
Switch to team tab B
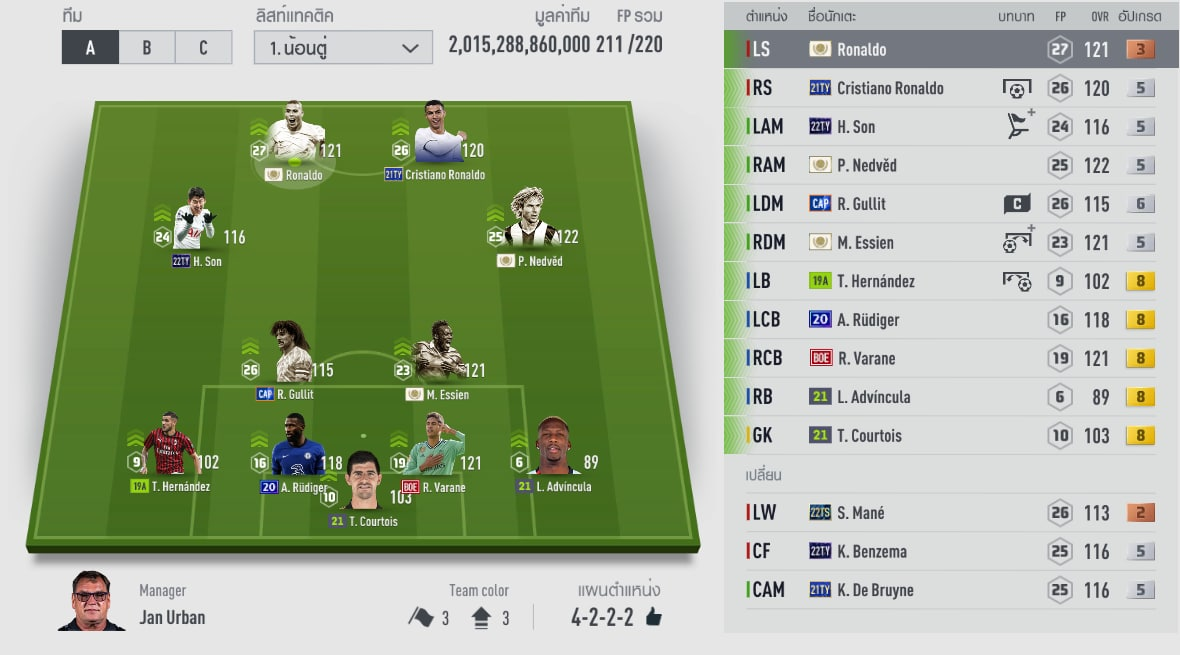[146, 47]
